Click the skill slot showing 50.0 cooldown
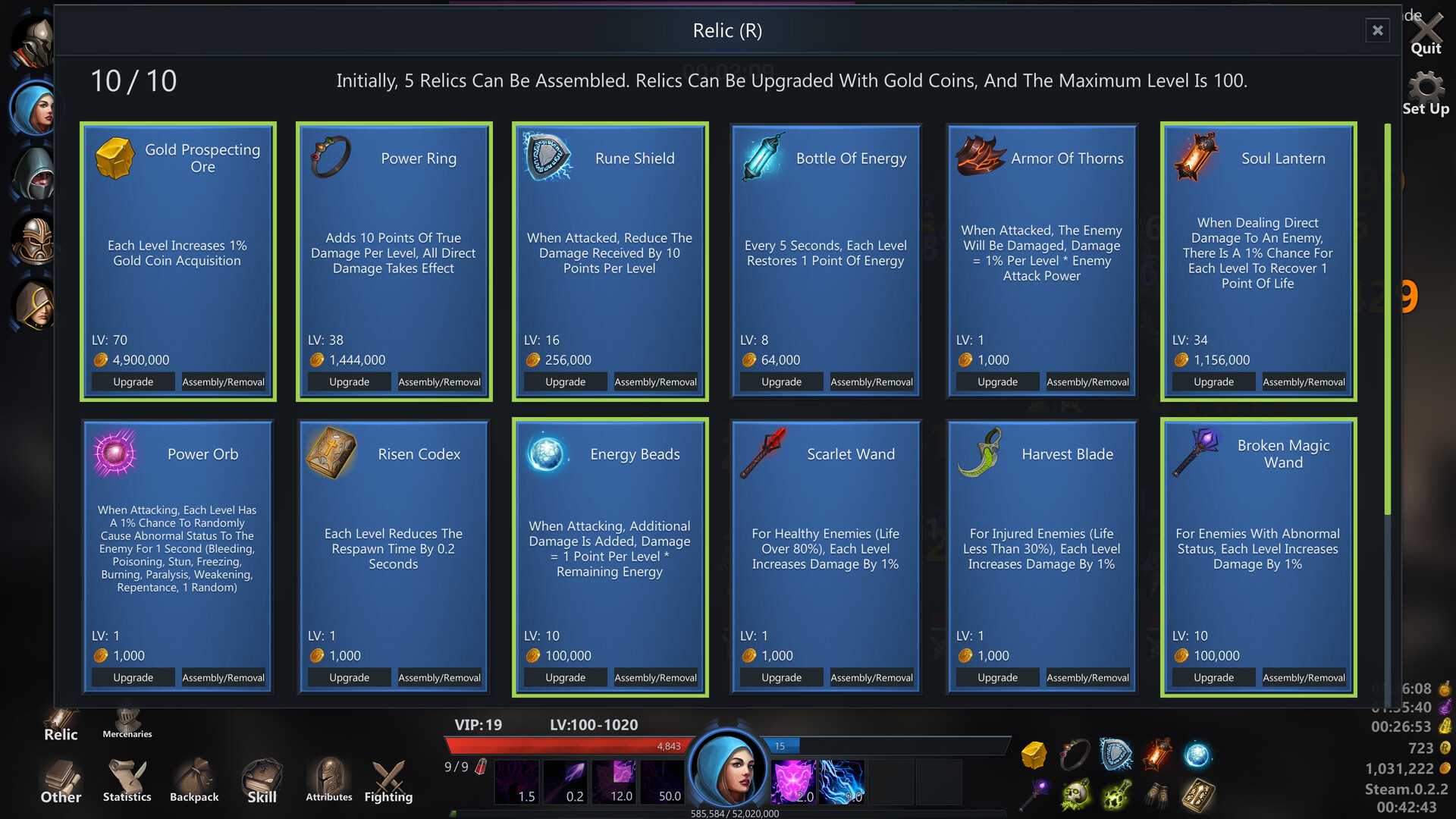Viewport: 1456px width, 819px height. (x=662, y=782)
